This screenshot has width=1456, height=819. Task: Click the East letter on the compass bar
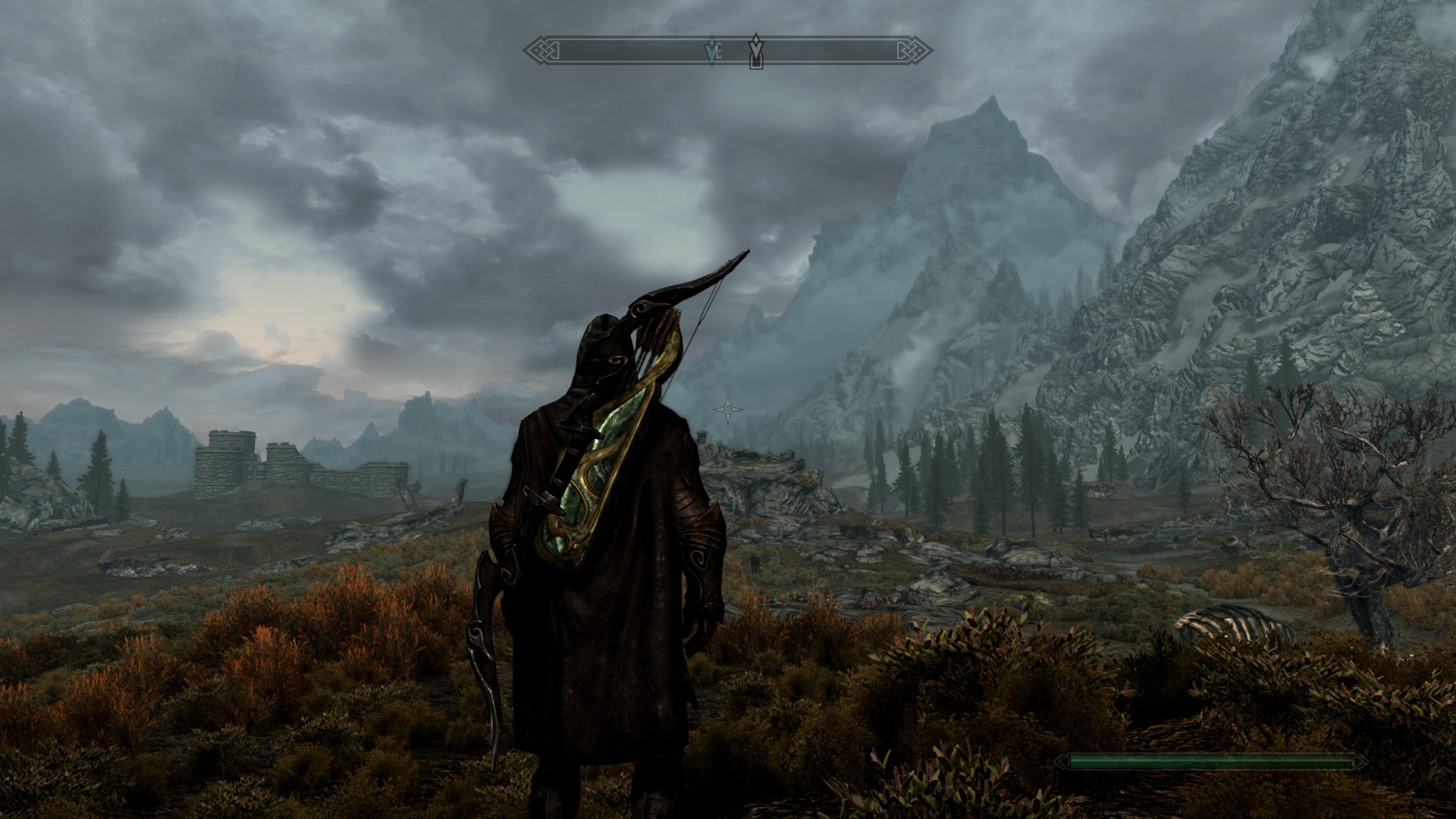pyautogui.click(x=718, y=52)
